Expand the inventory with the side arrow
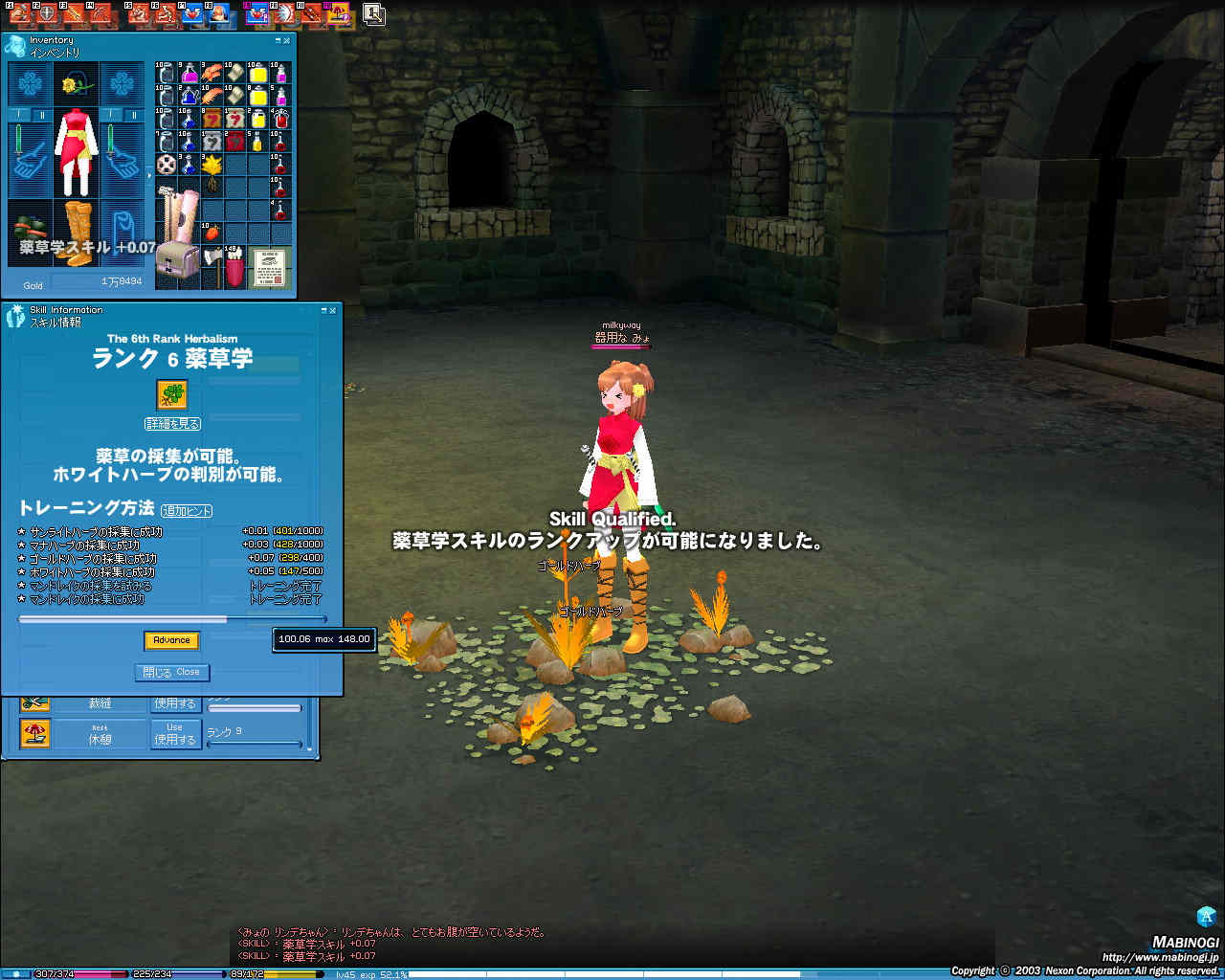 coord(149,175)
